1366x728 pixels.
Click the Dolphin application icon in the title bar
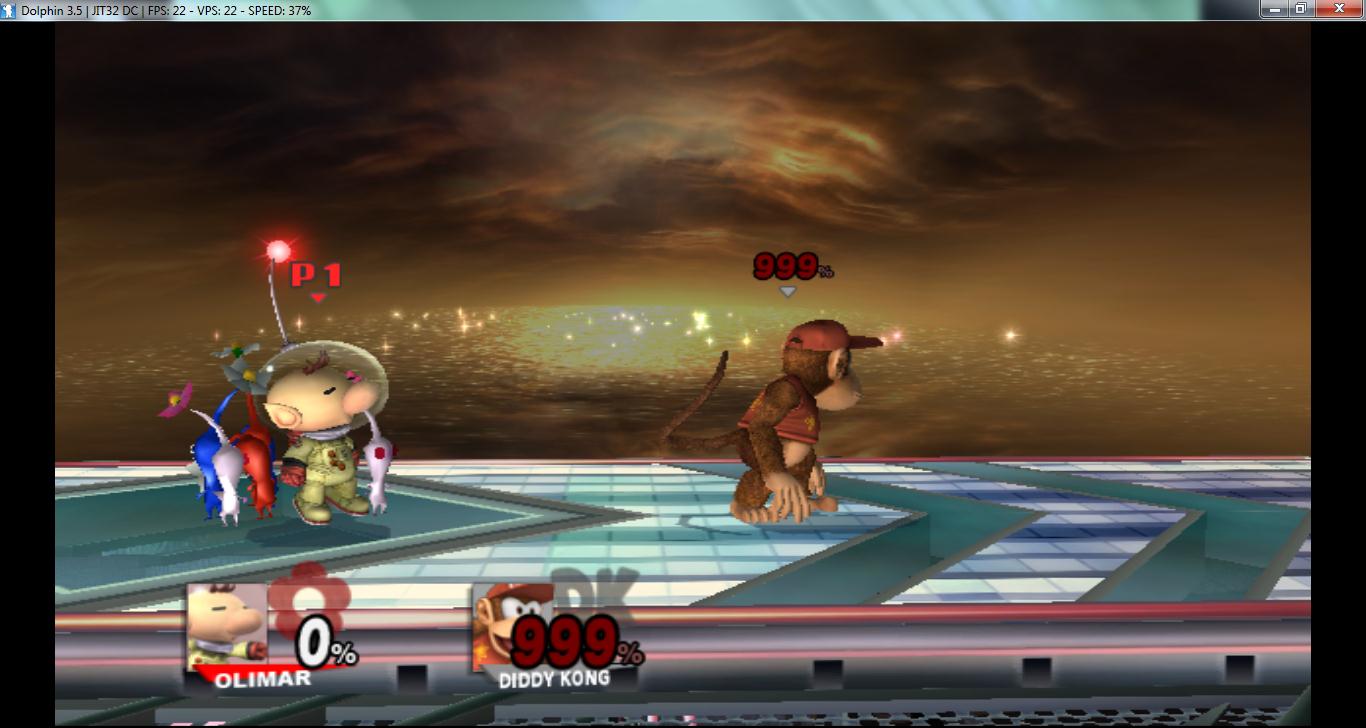click(8, 9)
